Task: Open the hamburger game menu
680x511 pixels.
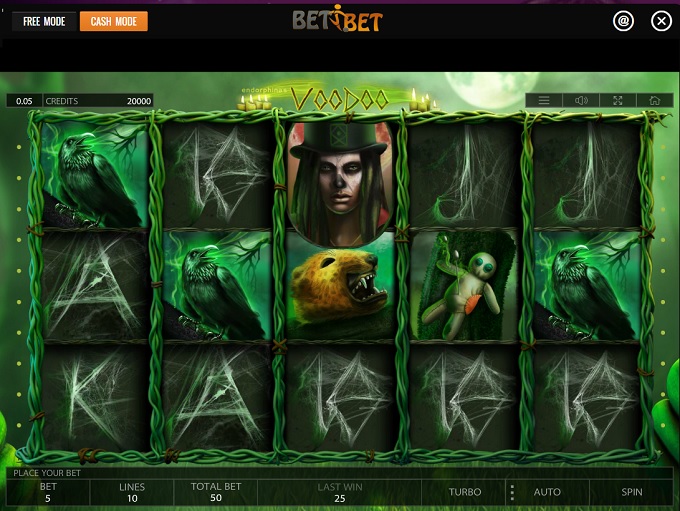Action: pyautogui.click(x=544, y=100)
